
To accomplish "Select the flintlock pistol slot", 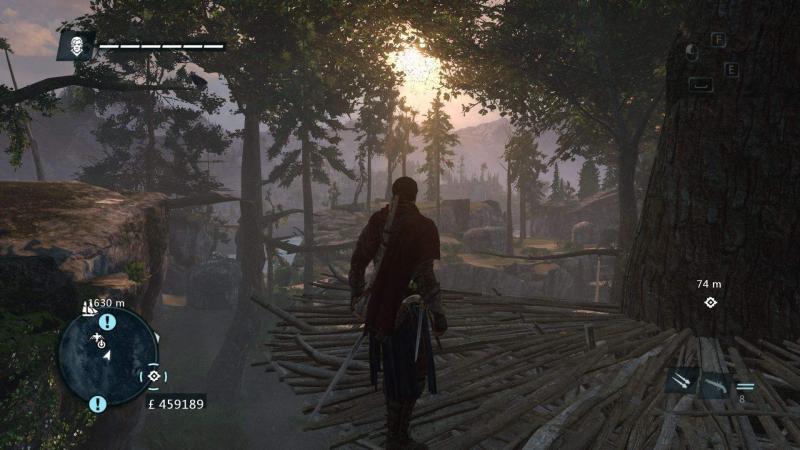I will tap(714, 382).
